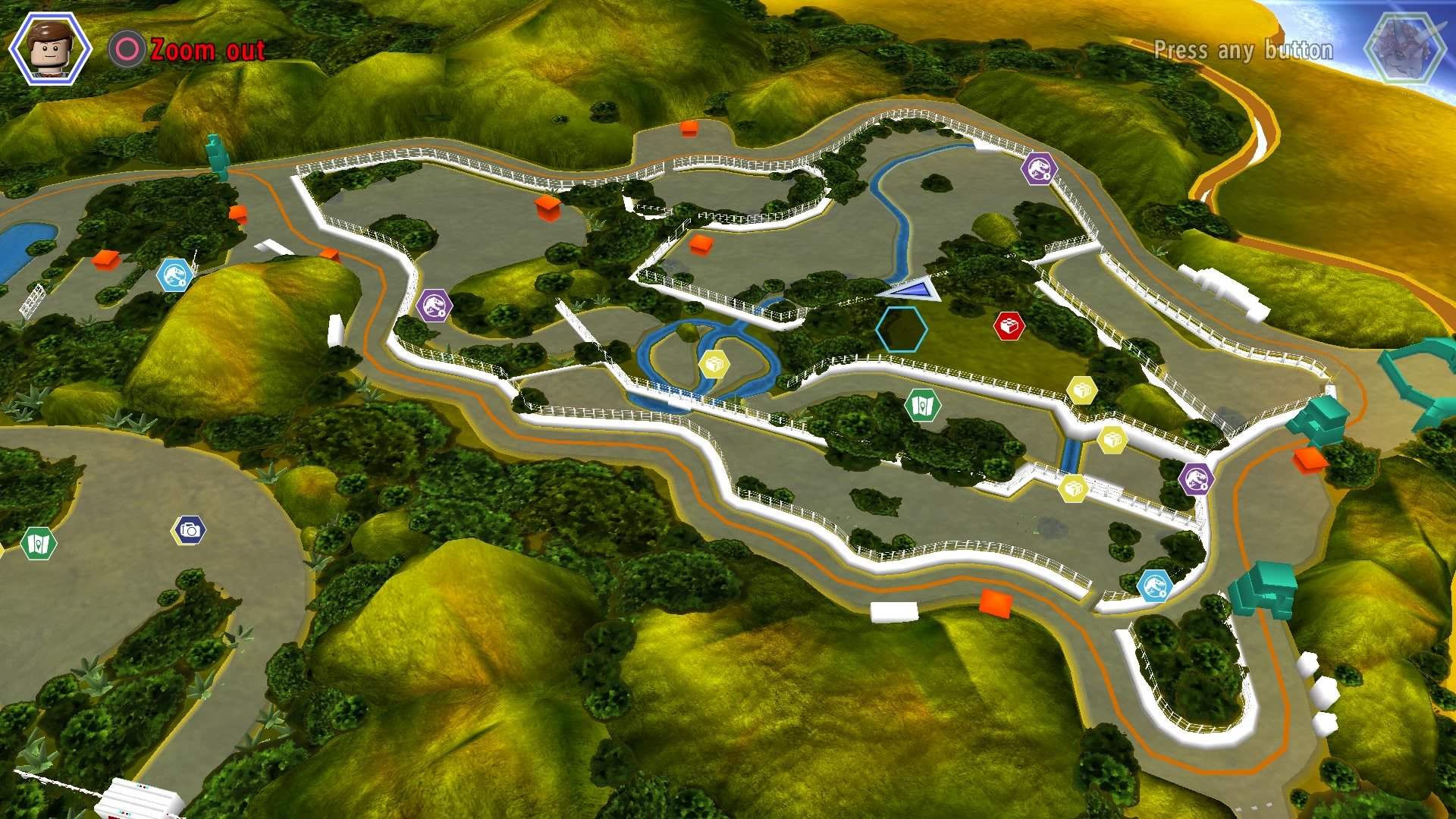Click the cyan hexagon mission area outline
Viewport: 1456px width, 819px height.
(902, 329)
